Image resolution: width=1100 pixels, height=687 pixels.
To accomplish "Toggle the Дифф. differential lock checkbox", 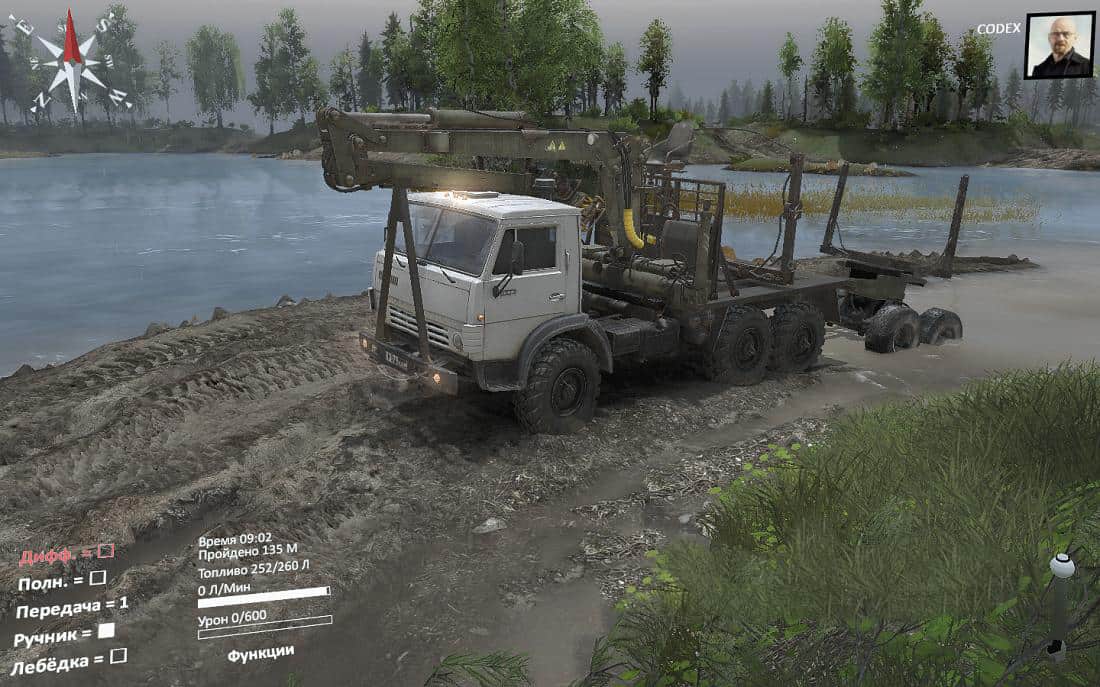I will pos(105,551).
